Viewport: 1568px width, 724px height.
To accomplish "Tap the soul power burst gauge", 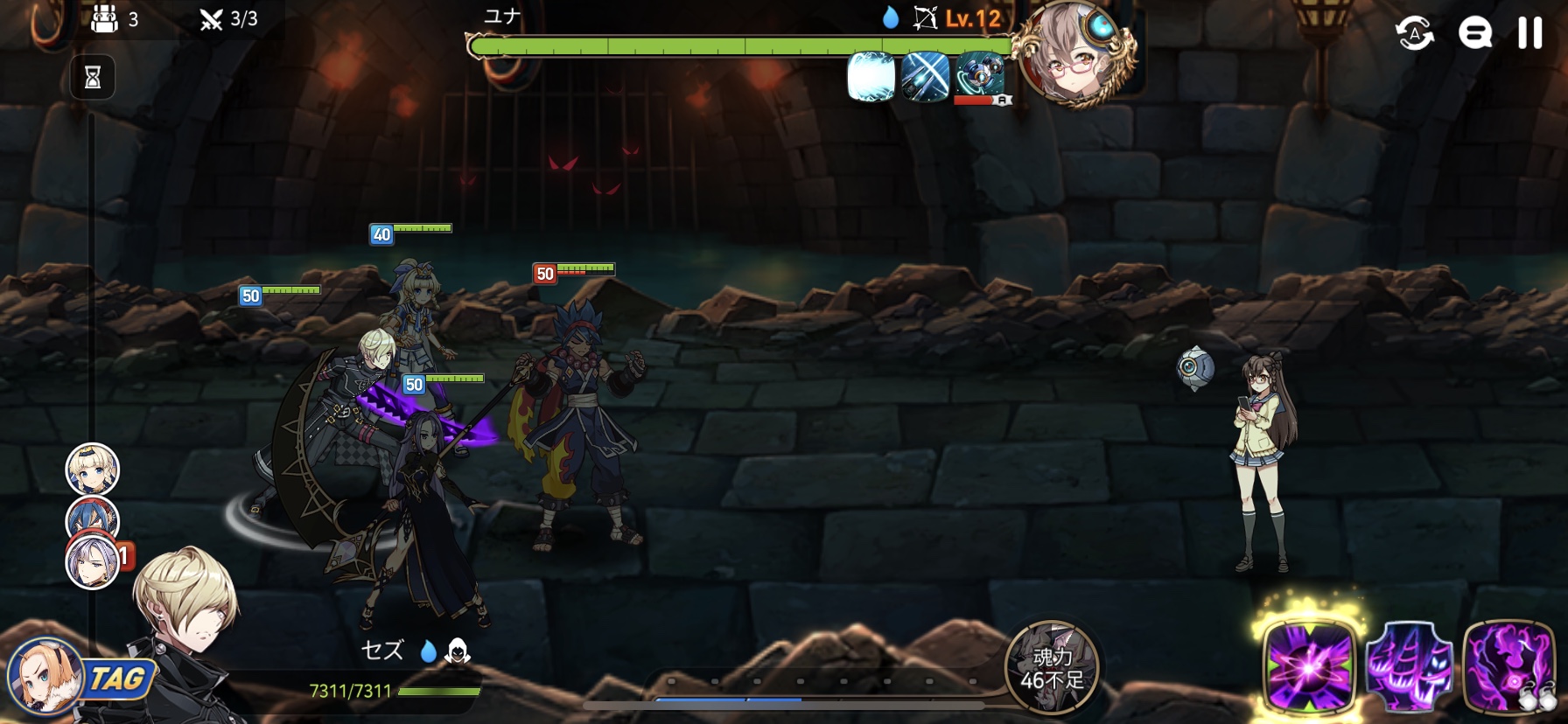I will tap(1052, 668).
